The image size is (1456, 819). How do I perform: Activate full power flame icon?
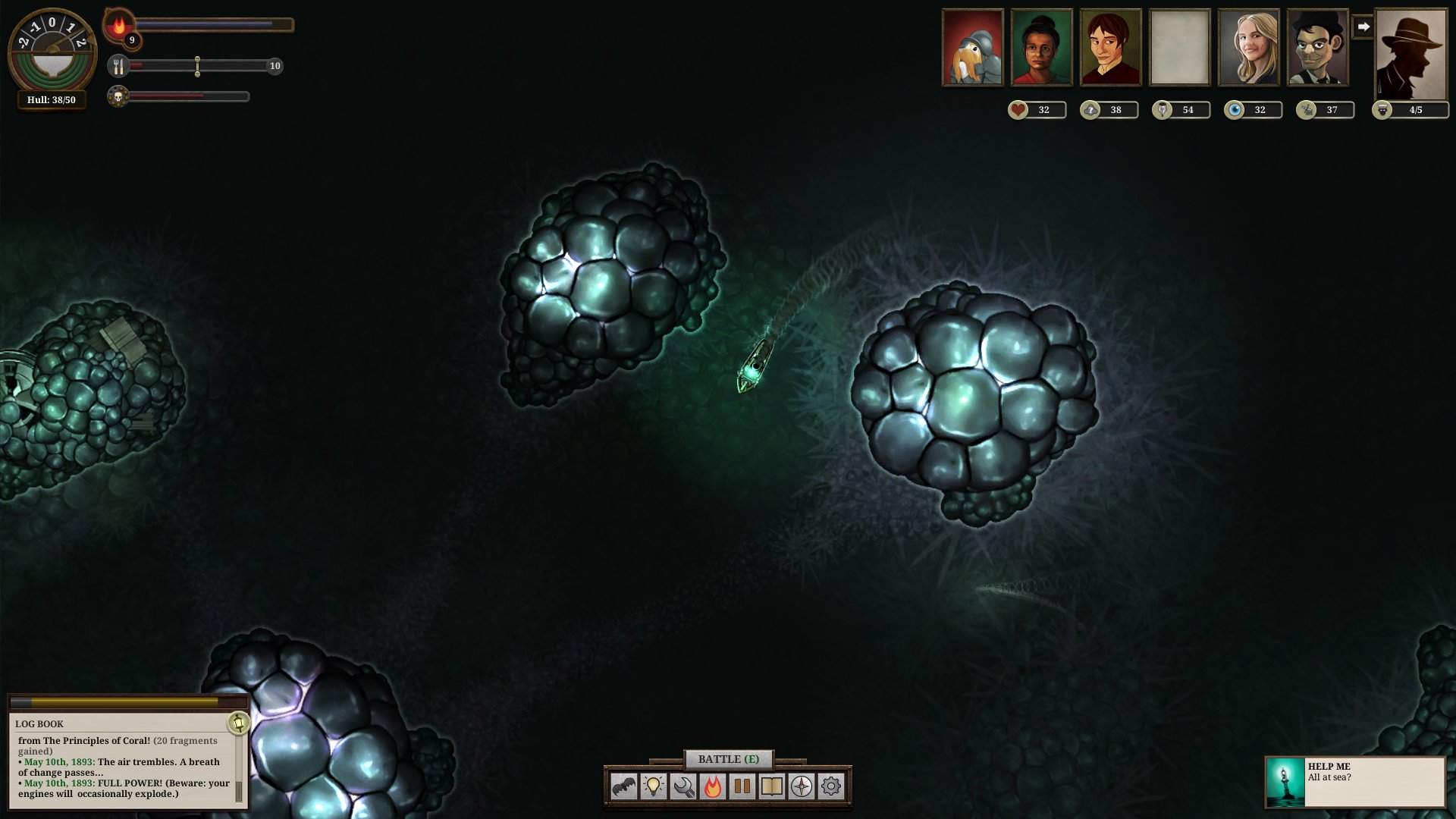click(713, 787)
